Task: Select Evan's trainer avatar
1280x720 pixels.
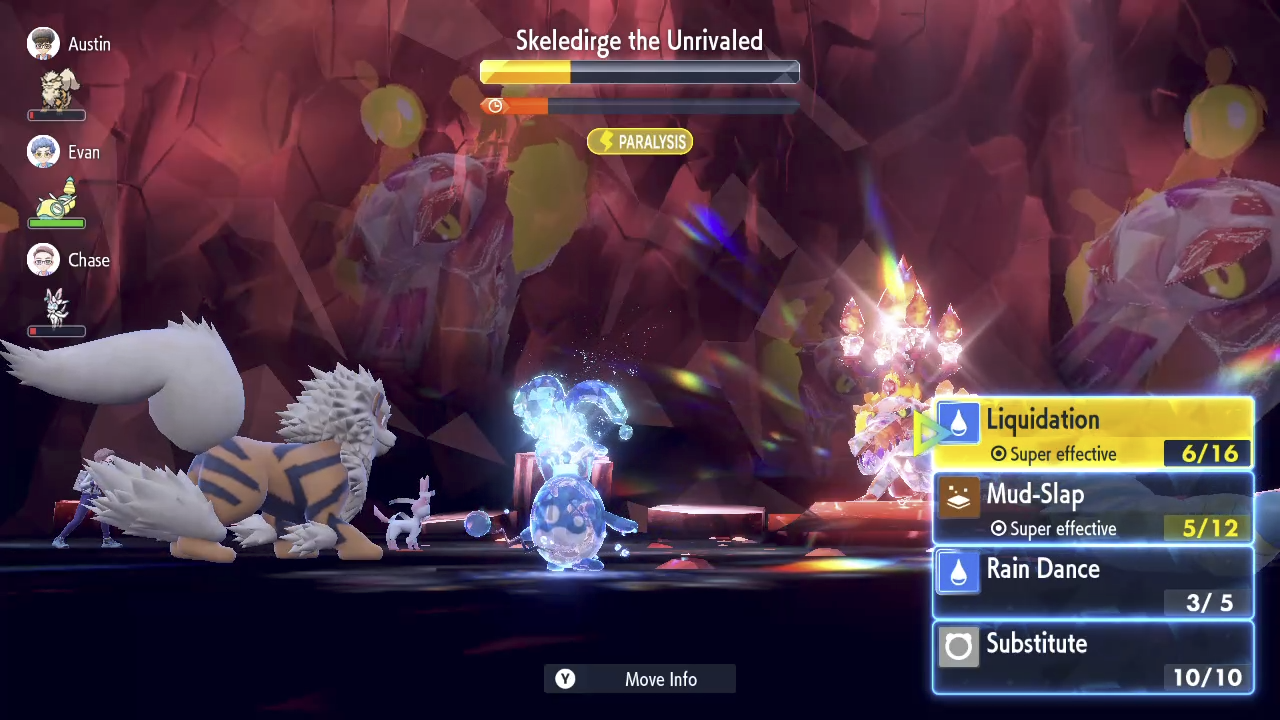Action: click(x=43, y=152)
